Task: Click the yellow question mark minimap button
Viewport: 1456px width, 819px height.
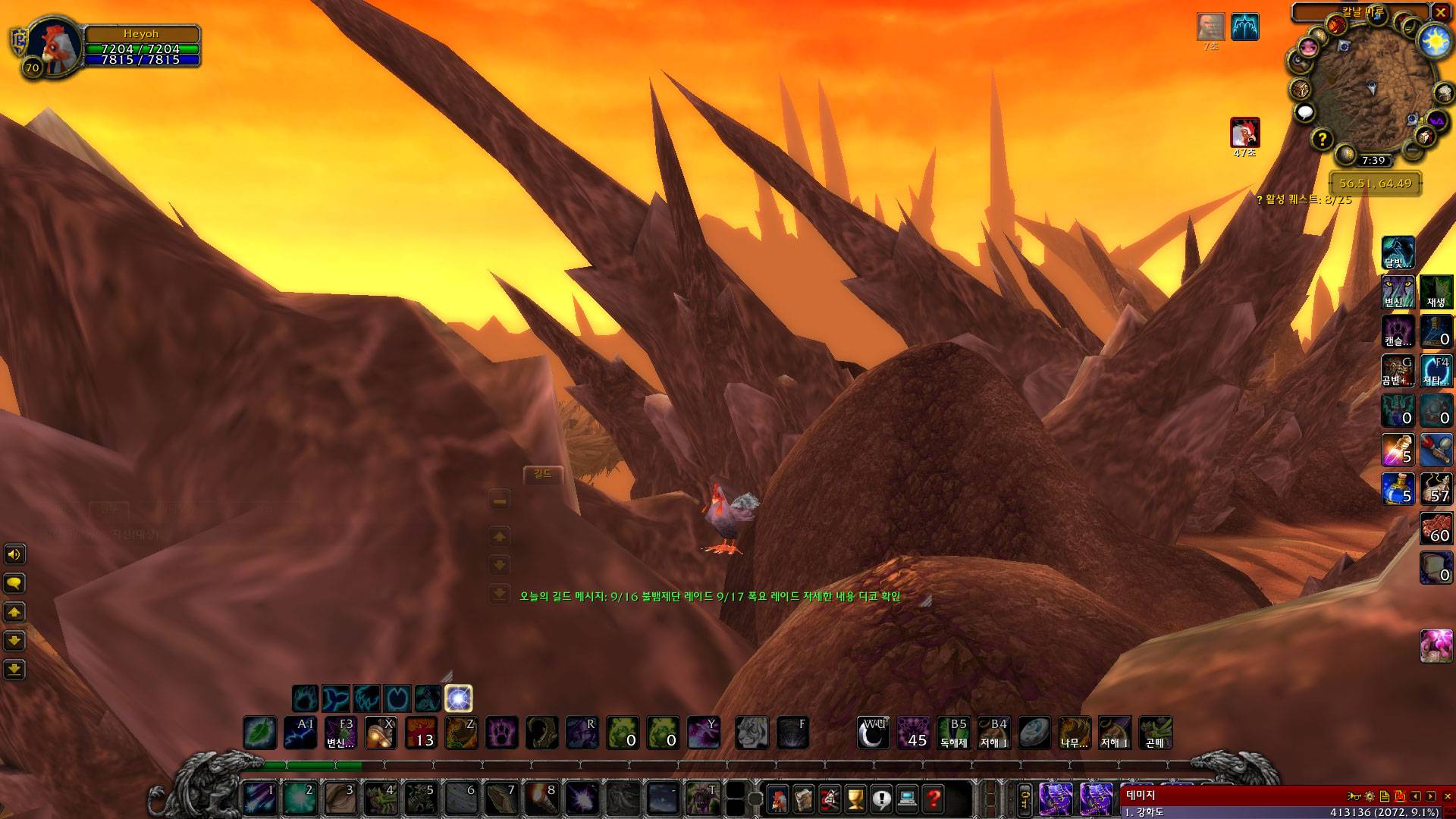Action: click(1322, 139)
